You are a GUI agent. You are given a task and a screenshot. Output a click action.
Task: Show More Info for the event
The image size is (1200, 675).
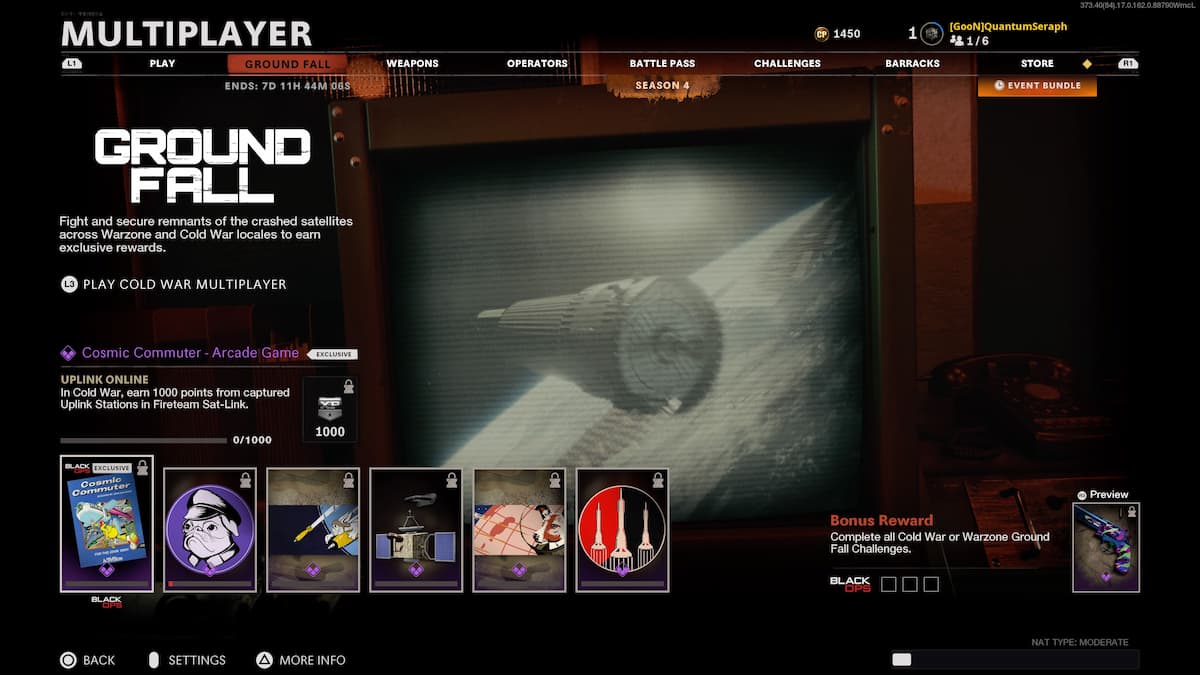coord(301,660)
